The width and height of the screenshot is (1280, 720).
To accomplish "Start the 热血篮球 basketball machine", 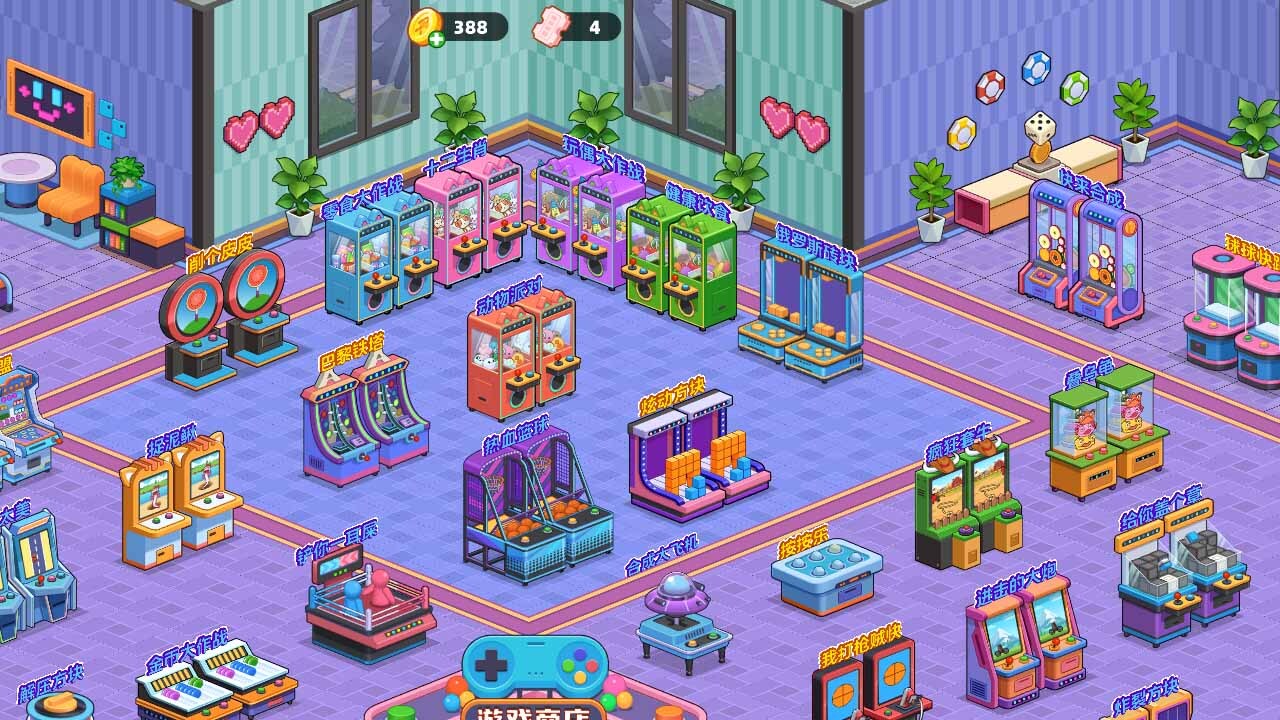I will (535, 510).
